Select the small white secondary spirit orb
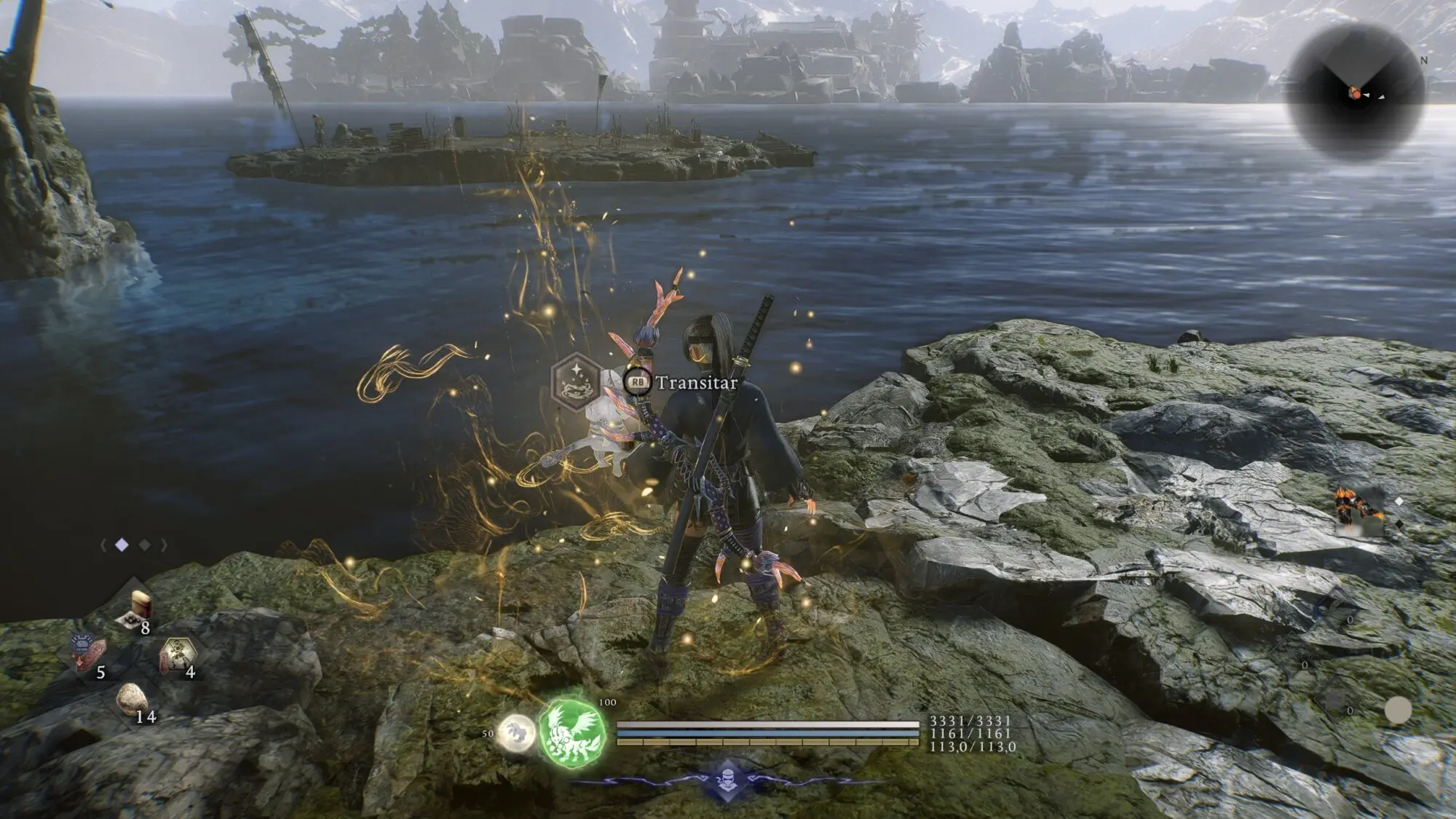The height and width of the screenshot is (819, 1456). [515, 733]
